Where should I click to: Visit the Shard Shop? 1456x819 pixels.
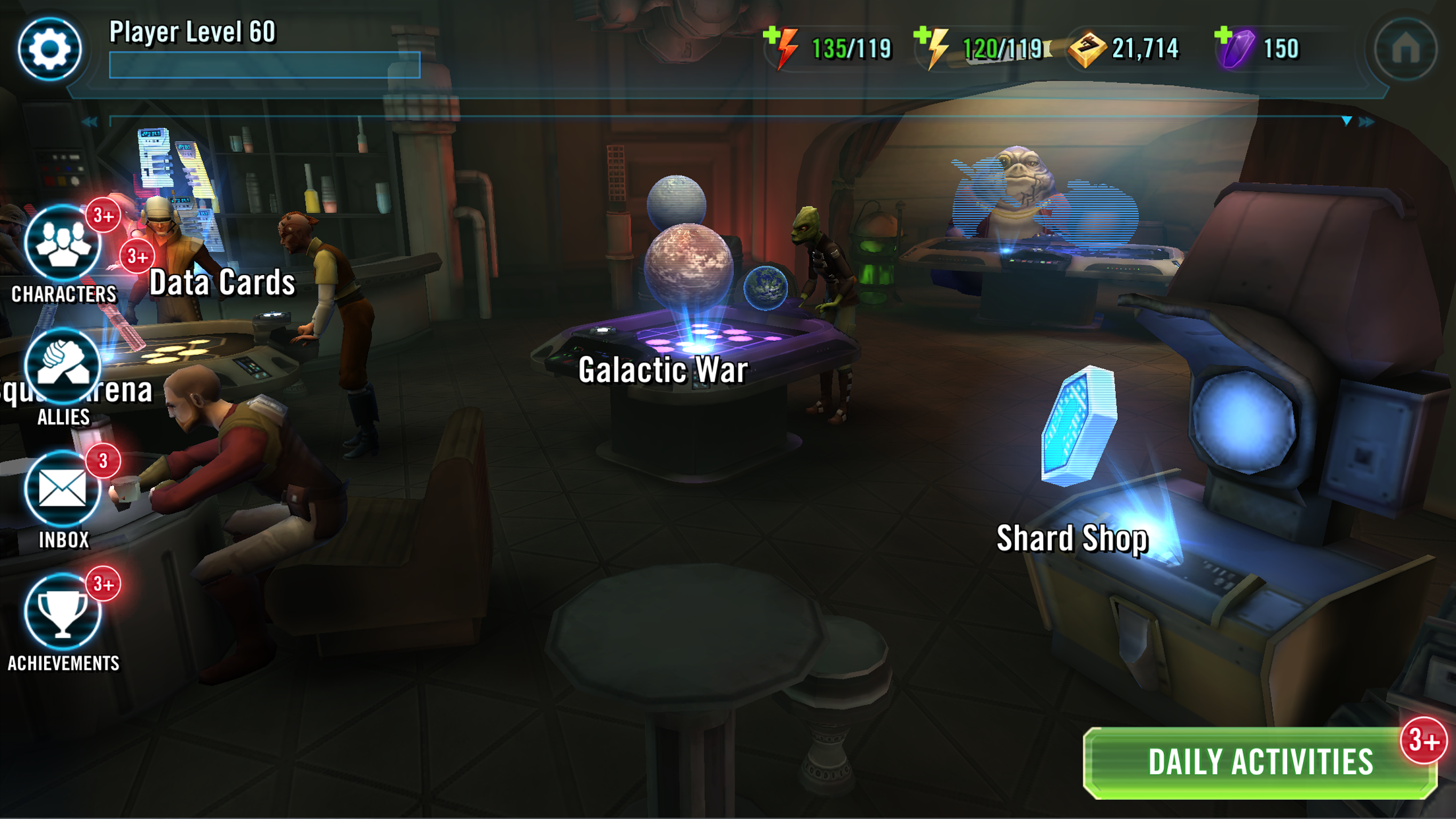point(1072,538)
